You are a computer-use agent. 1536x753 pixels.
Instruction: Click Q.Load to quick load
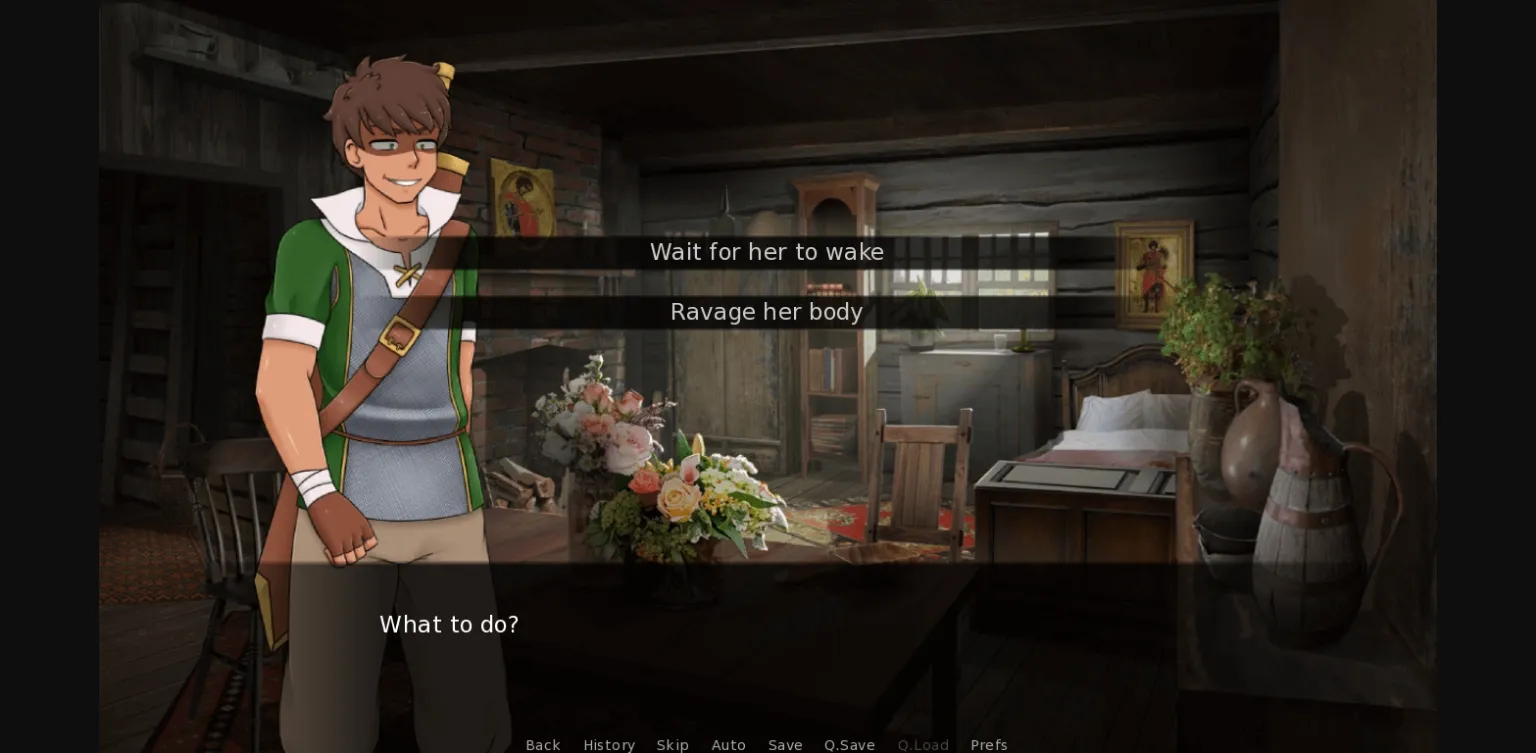[923, 745]
